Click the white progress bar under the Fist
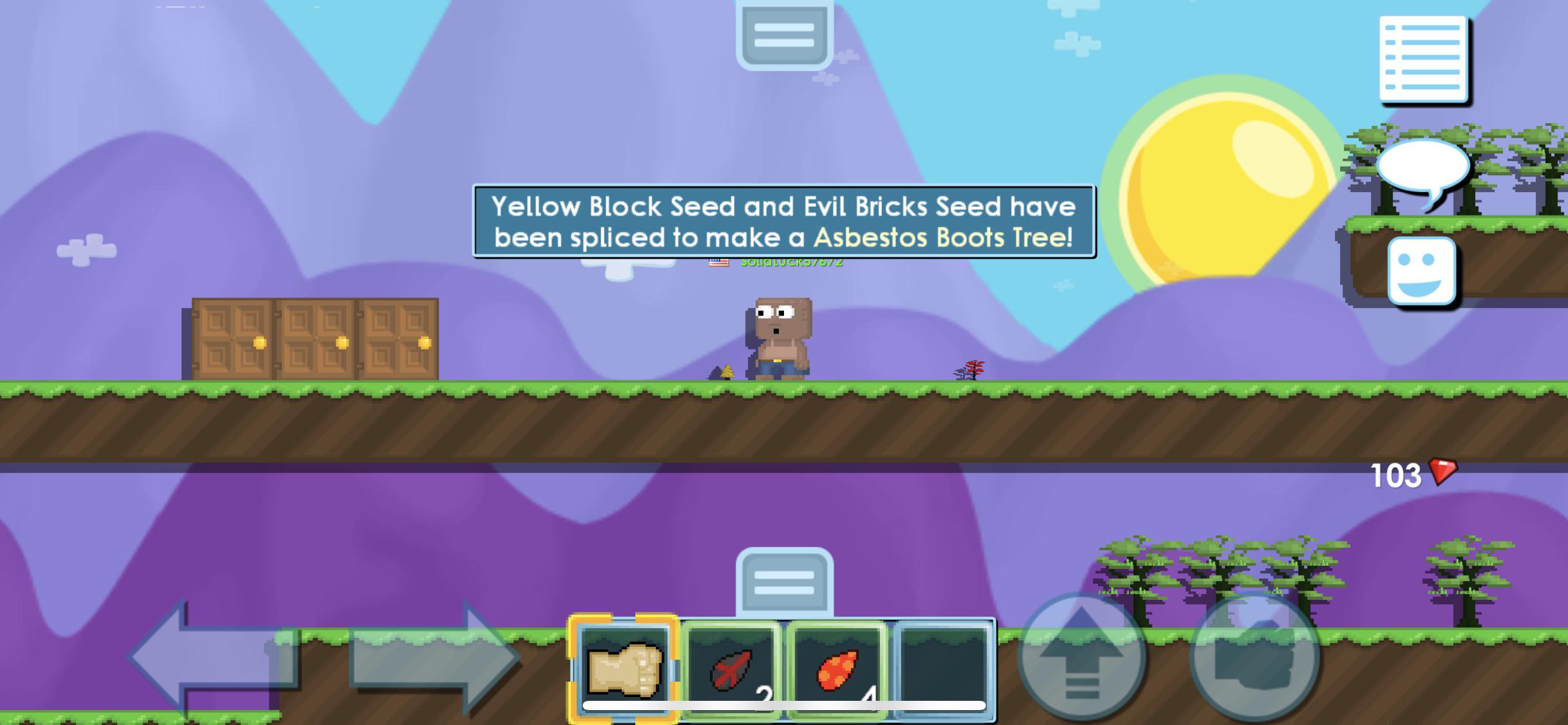 click(x=622, y=705)
